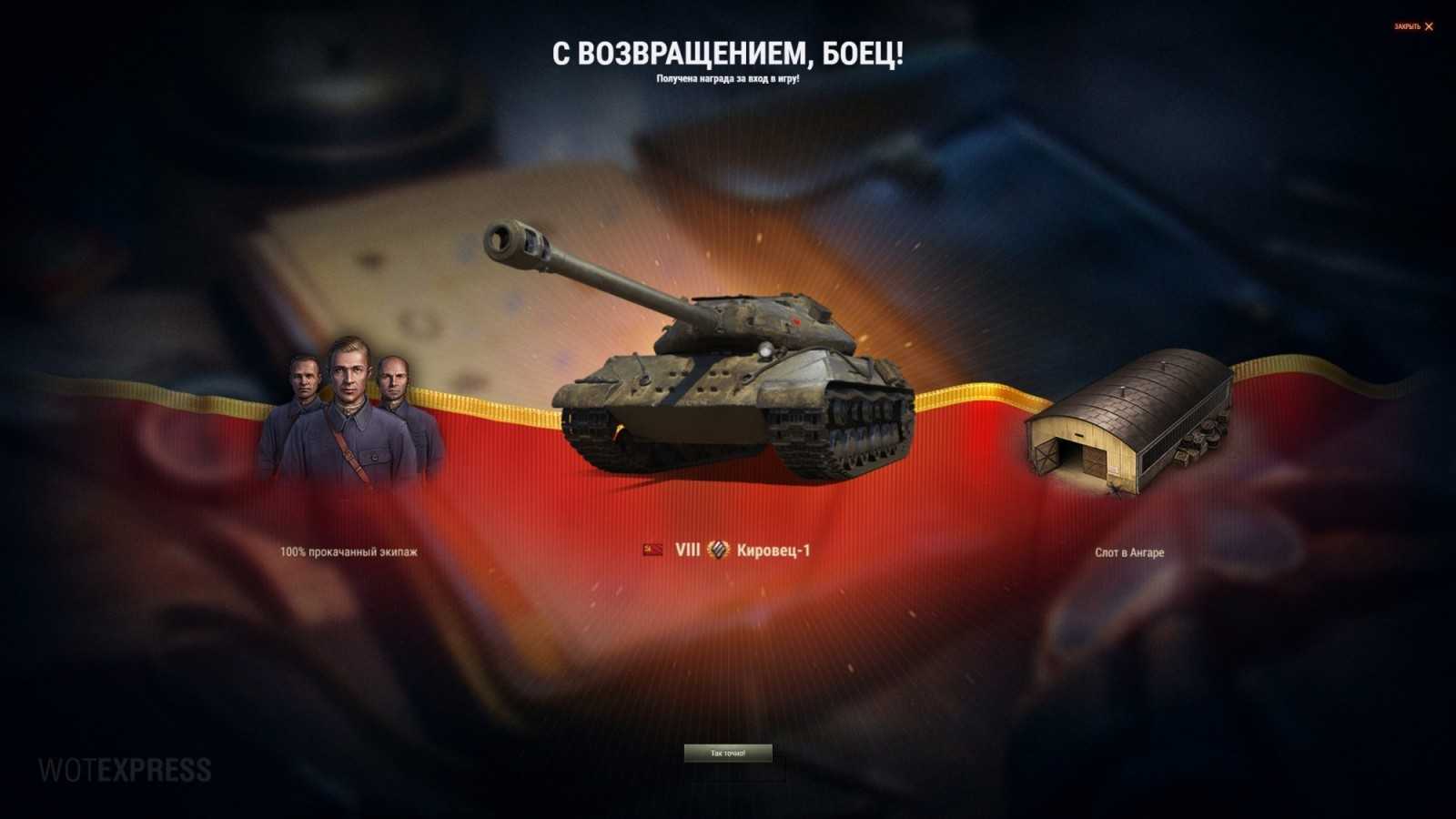Click the hangar slot reward image

point(1128,423)
